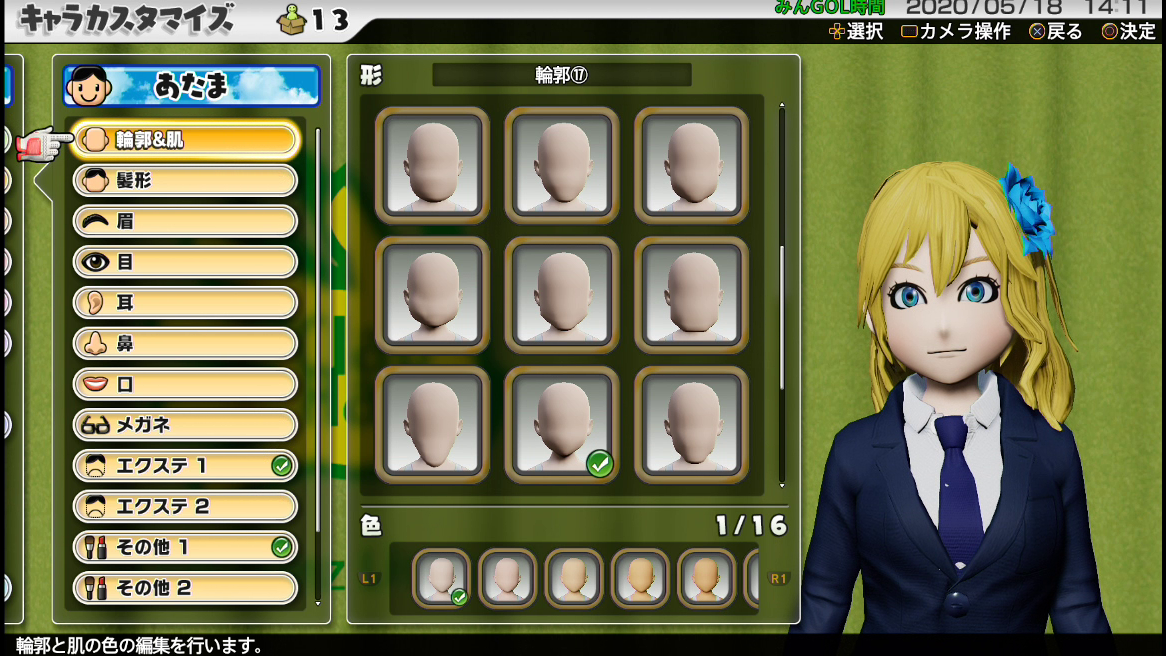Pick the checkmarked palest skin color swatch
This screenshot has width=1166, height=656.
442,578
